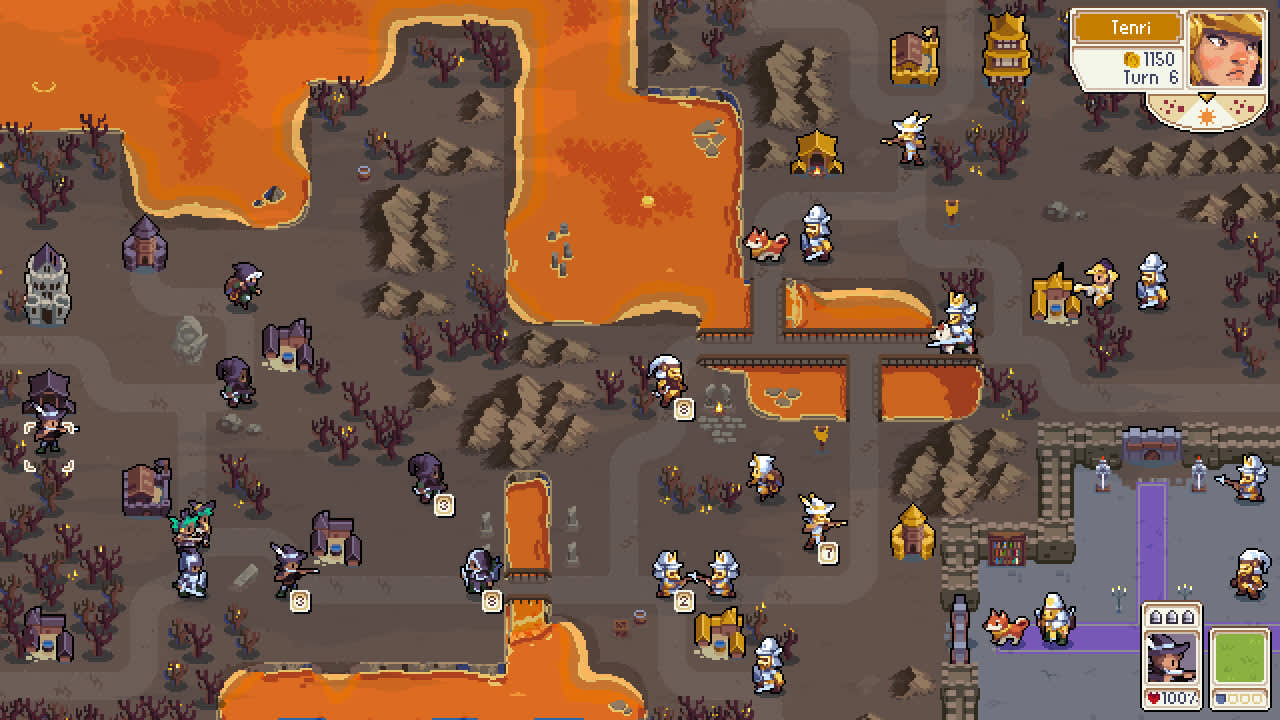Click the capture flag near the center
The width and height of the screenshot is (1280, 720).
820,437
